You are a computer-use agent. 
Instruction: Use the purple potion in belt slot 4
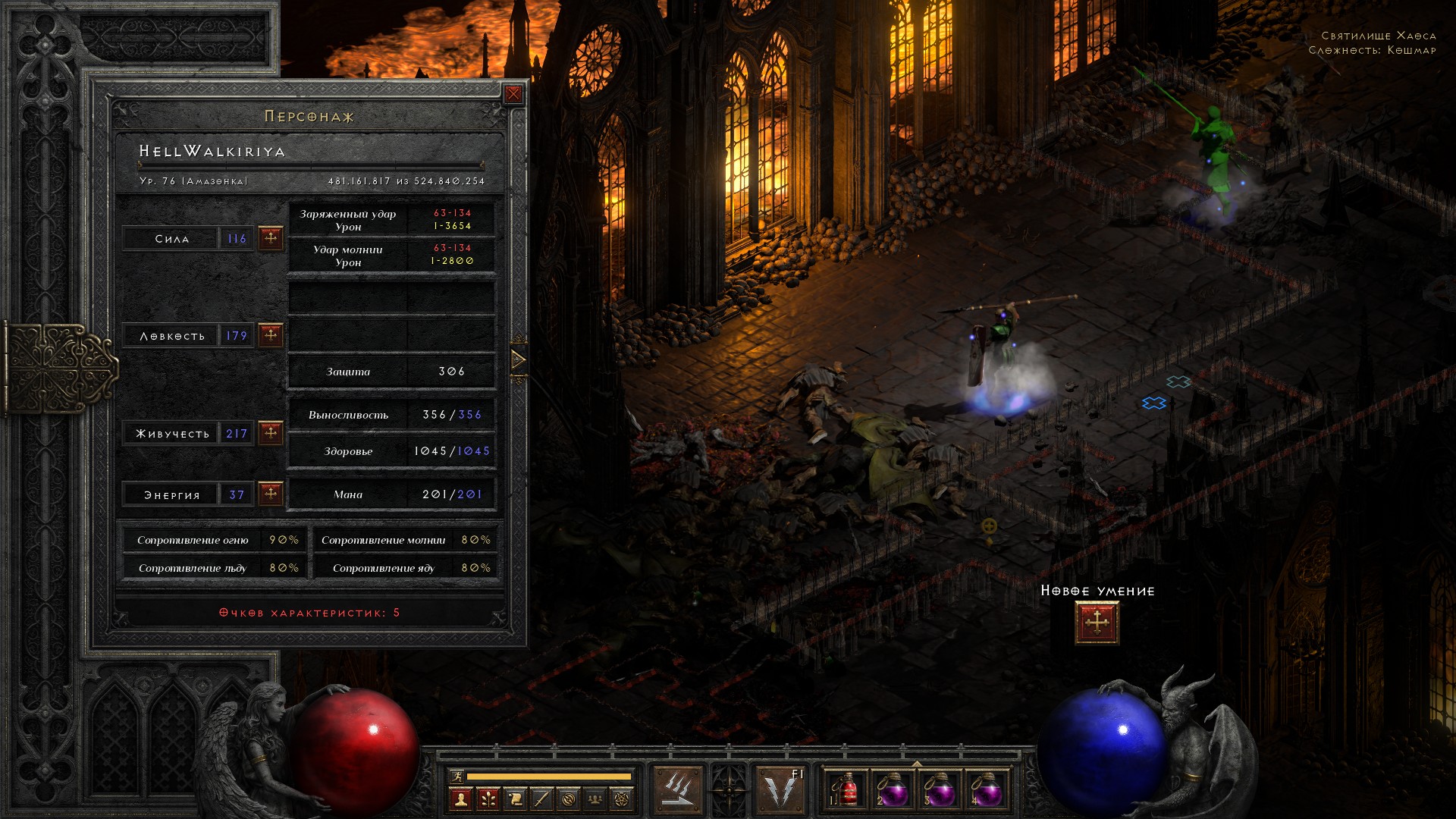986,790
